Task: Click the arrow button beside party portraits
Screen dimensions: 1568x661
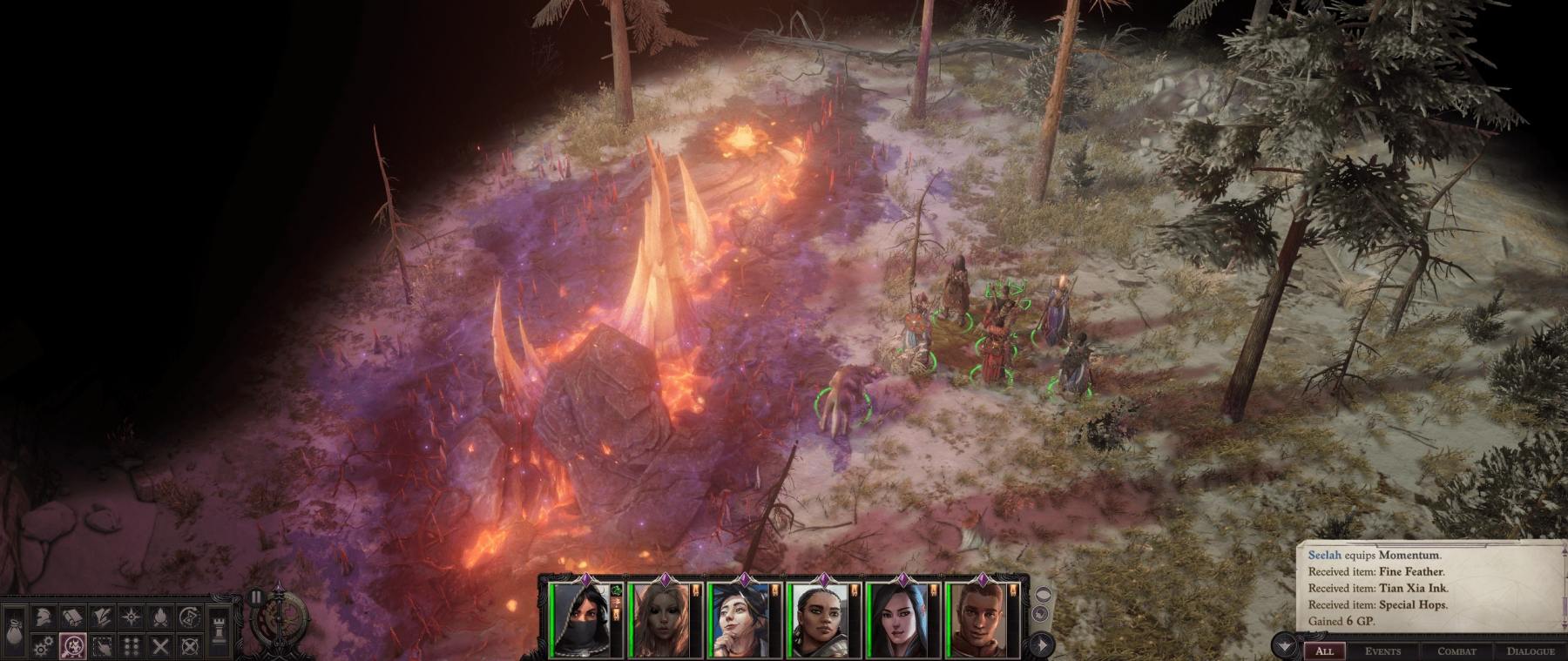Action: pos(1042,644)
